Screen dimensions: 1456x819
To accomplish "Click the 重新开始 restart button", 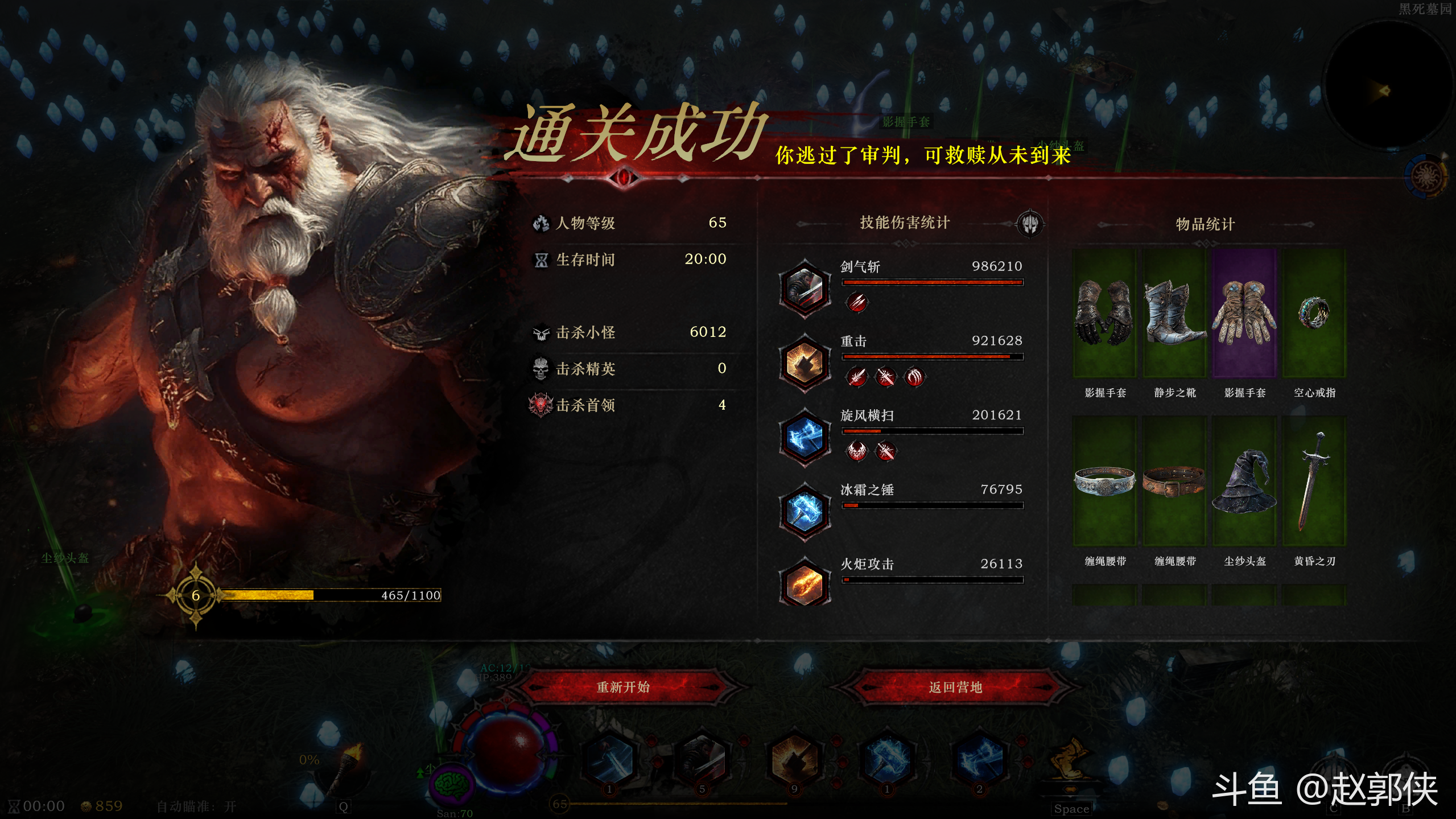I will 623,687.
